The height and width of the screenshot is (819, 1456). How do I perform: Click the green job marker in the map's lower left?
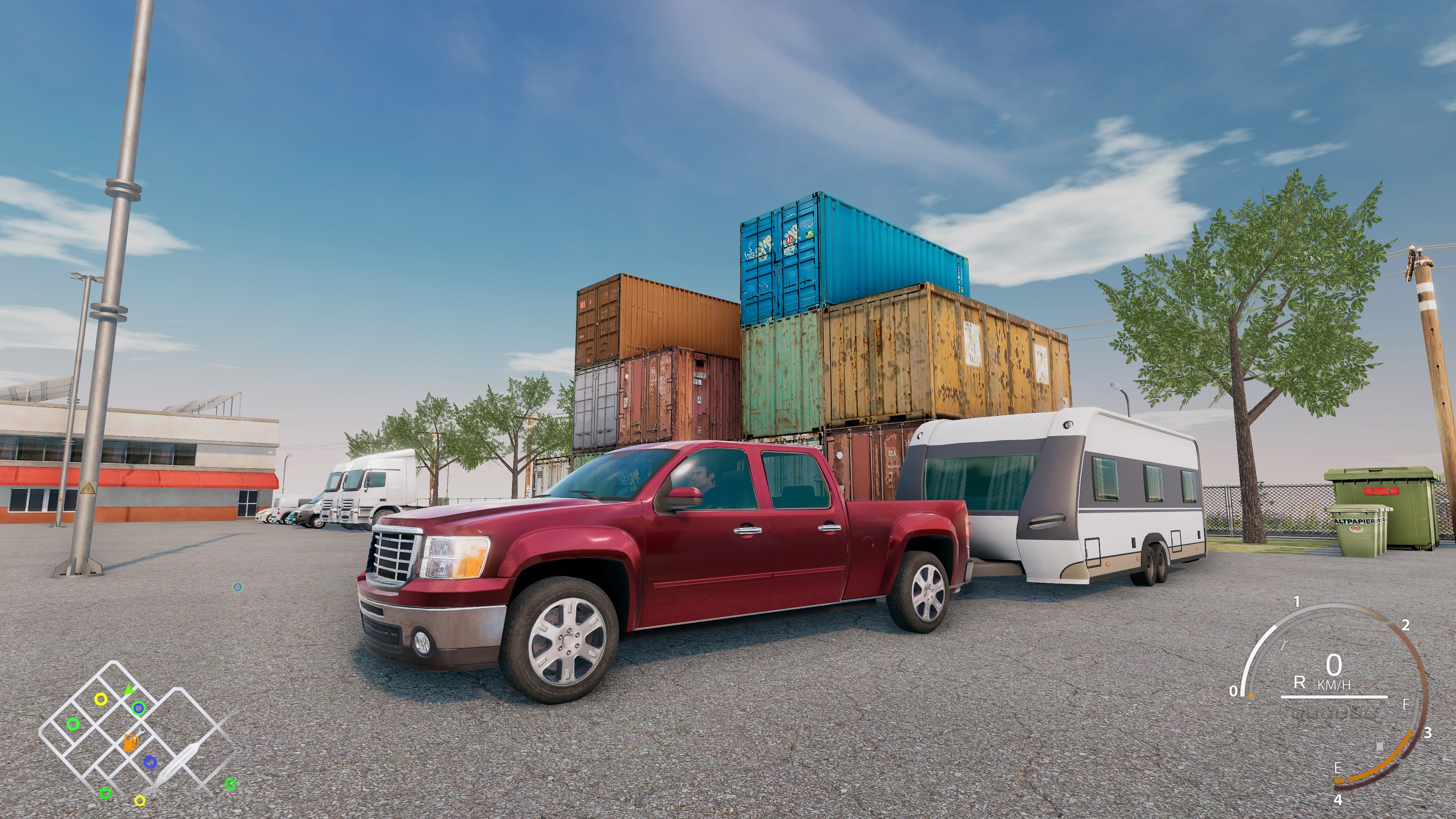(106, 794)
